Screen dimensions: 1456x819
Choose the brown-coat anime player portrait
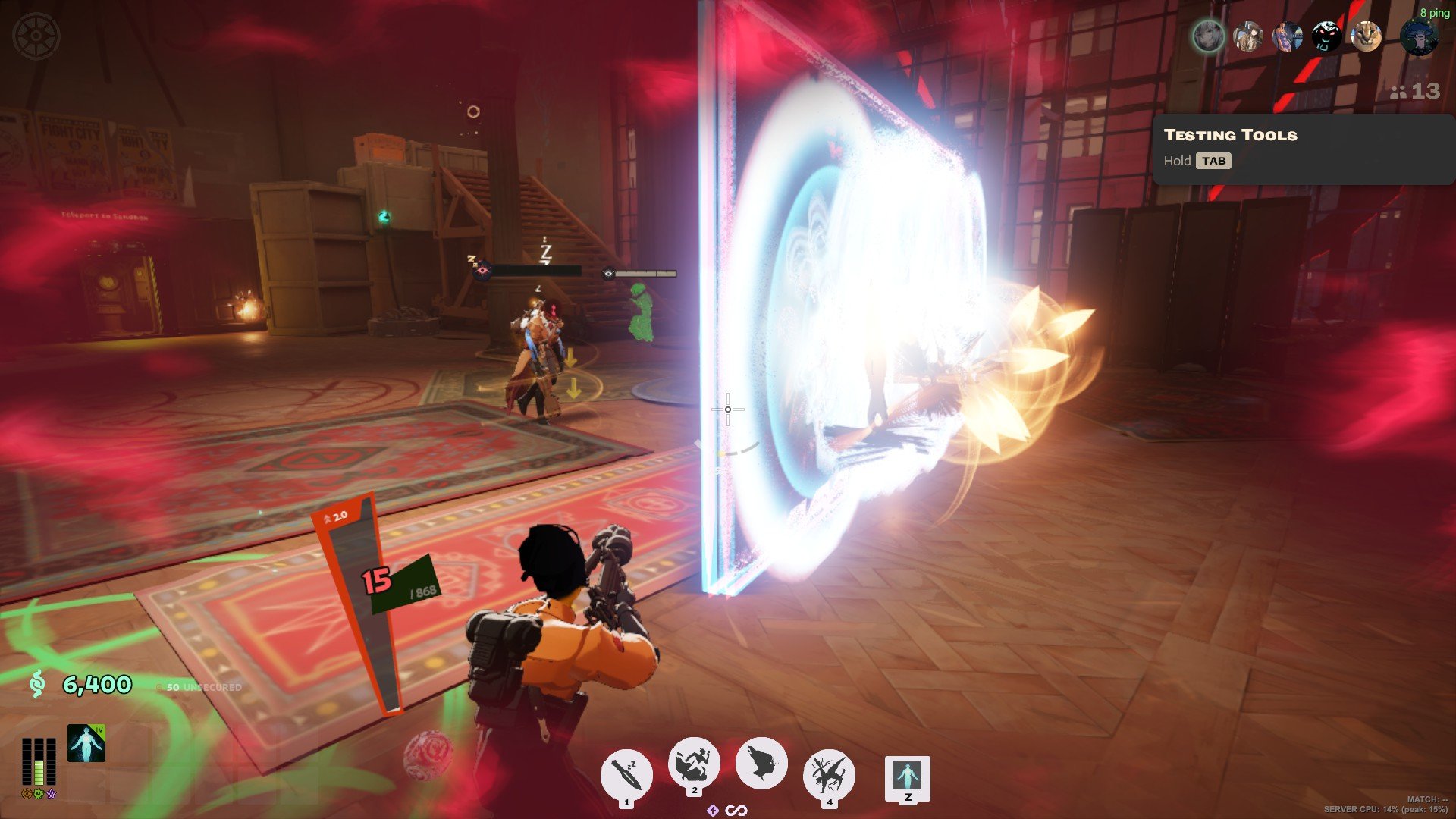[x=1247, y=36]
